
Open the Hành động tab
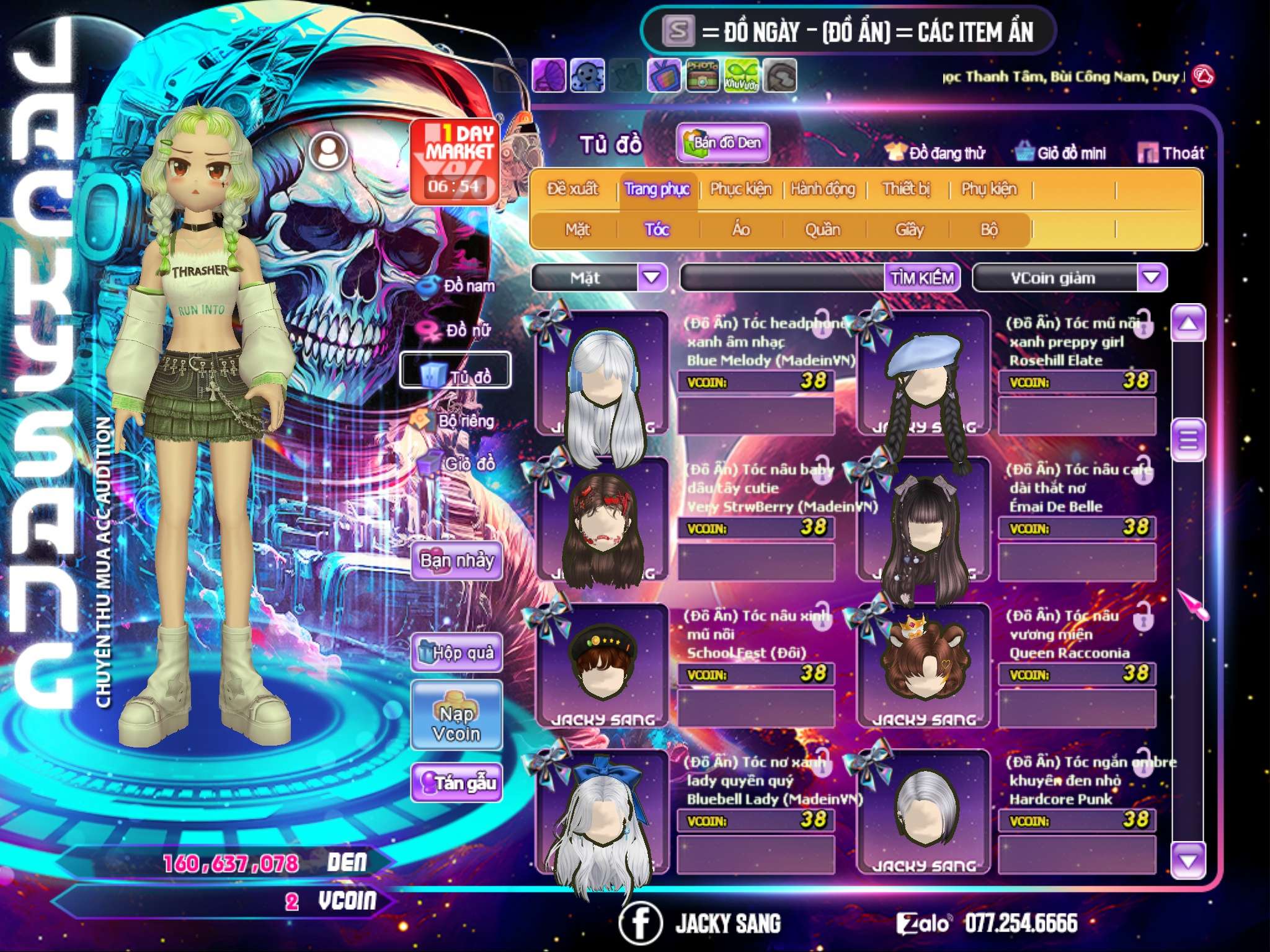[823, 189]
